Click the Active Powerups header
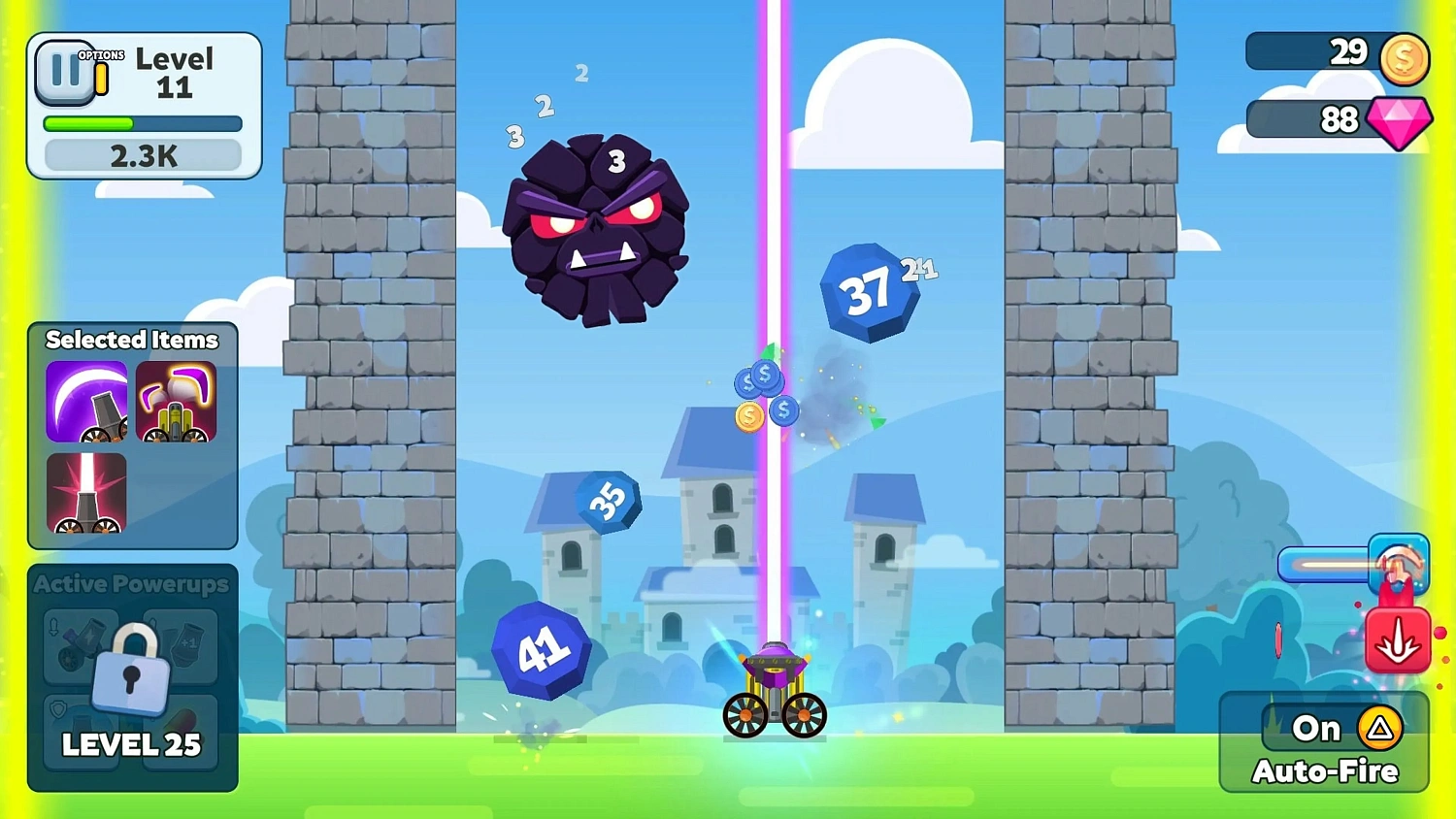This screenshot has width=1456, height=819. (130, 583)
